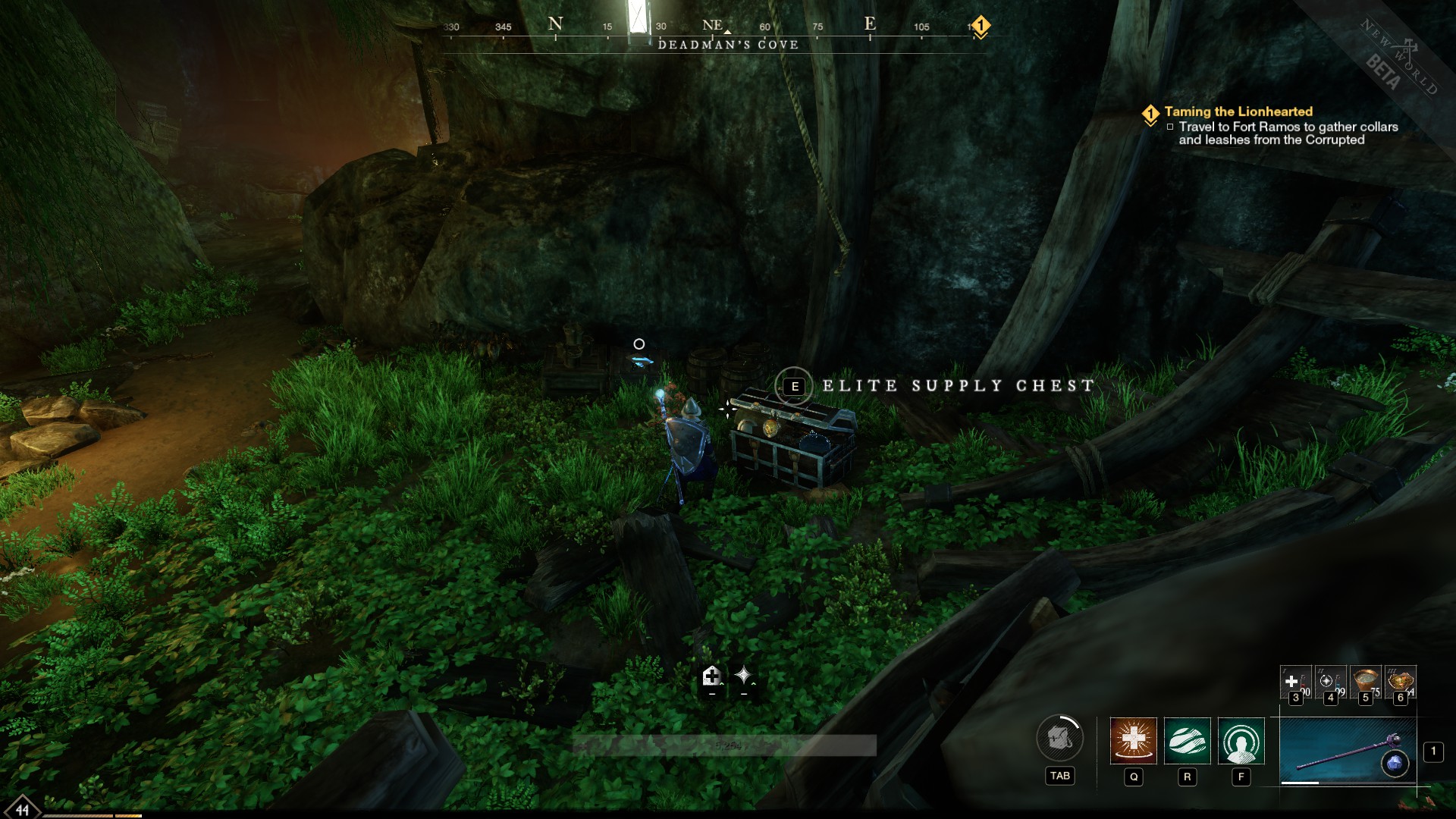
Task: Toggle the house-cross buff icon above the hotbar
Action: pos(711,675)
